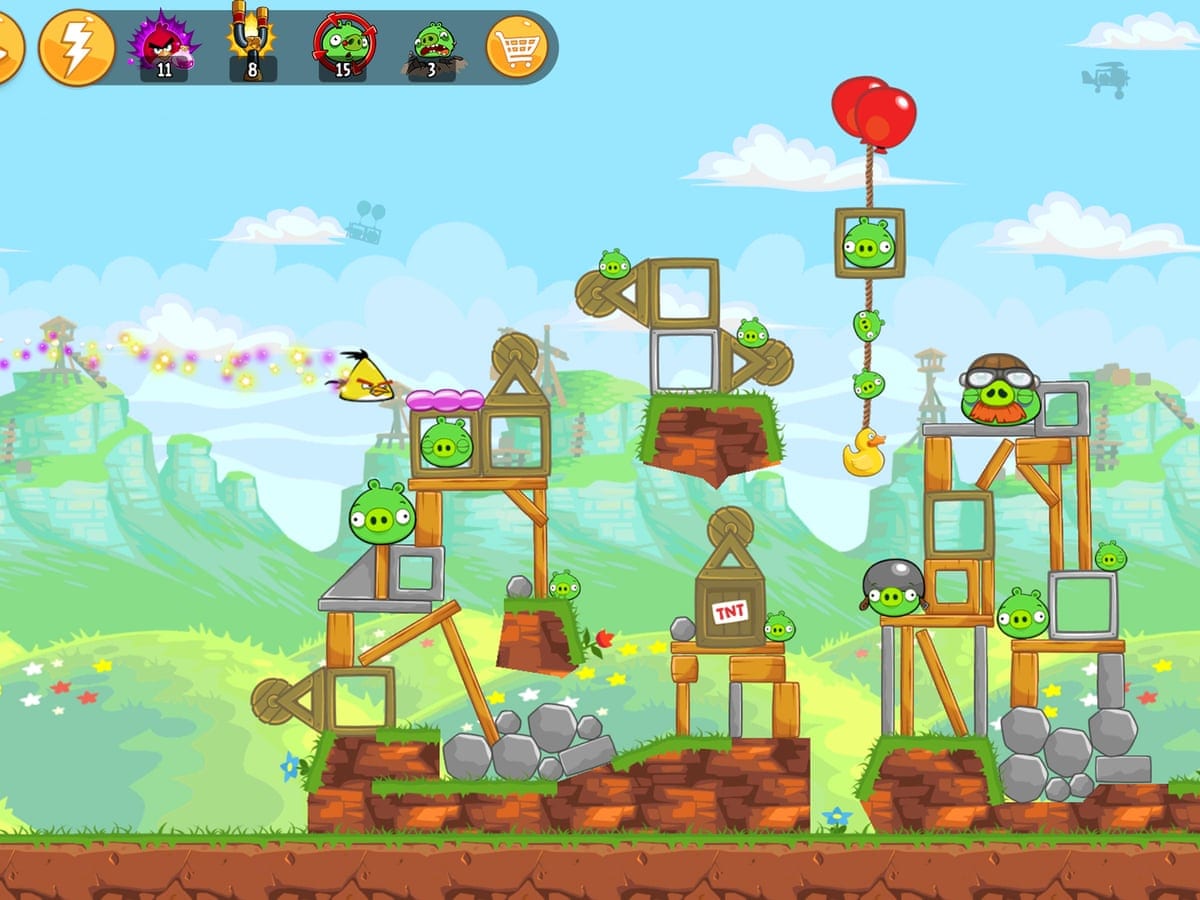This screenshot has width=1200, height=900.
Task: Click the partially hidden orange button at the screen edge
Action: (8, 47)
